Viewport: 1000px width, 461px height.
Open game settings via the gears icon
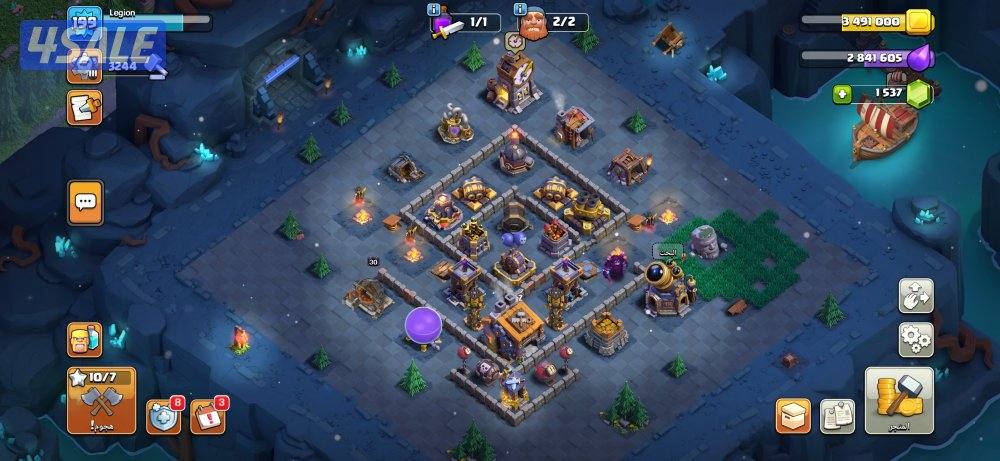click(916, 339)
